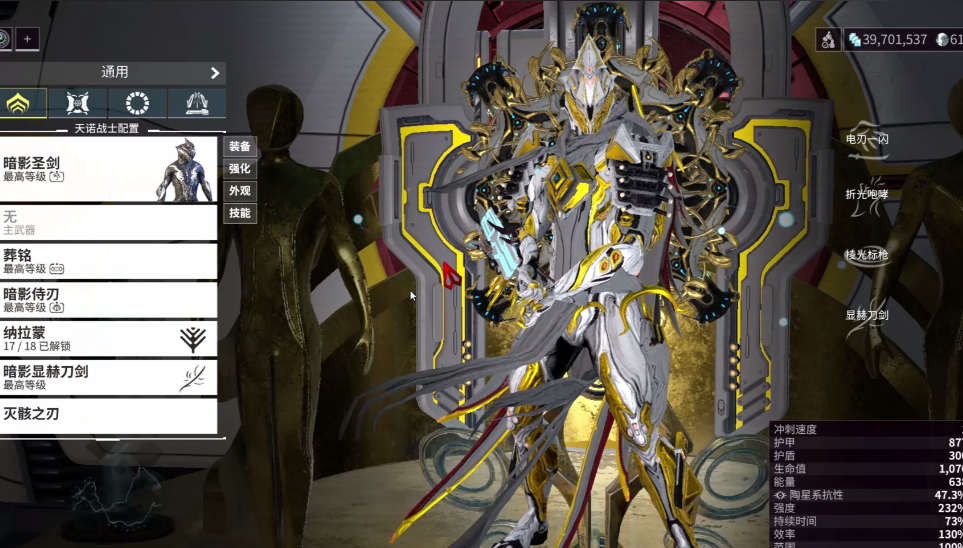Select the 暗影侍刃 melee weapon slot
Image resolution: width=963 pixels, height=548 pixels.
tap(108, 300)
